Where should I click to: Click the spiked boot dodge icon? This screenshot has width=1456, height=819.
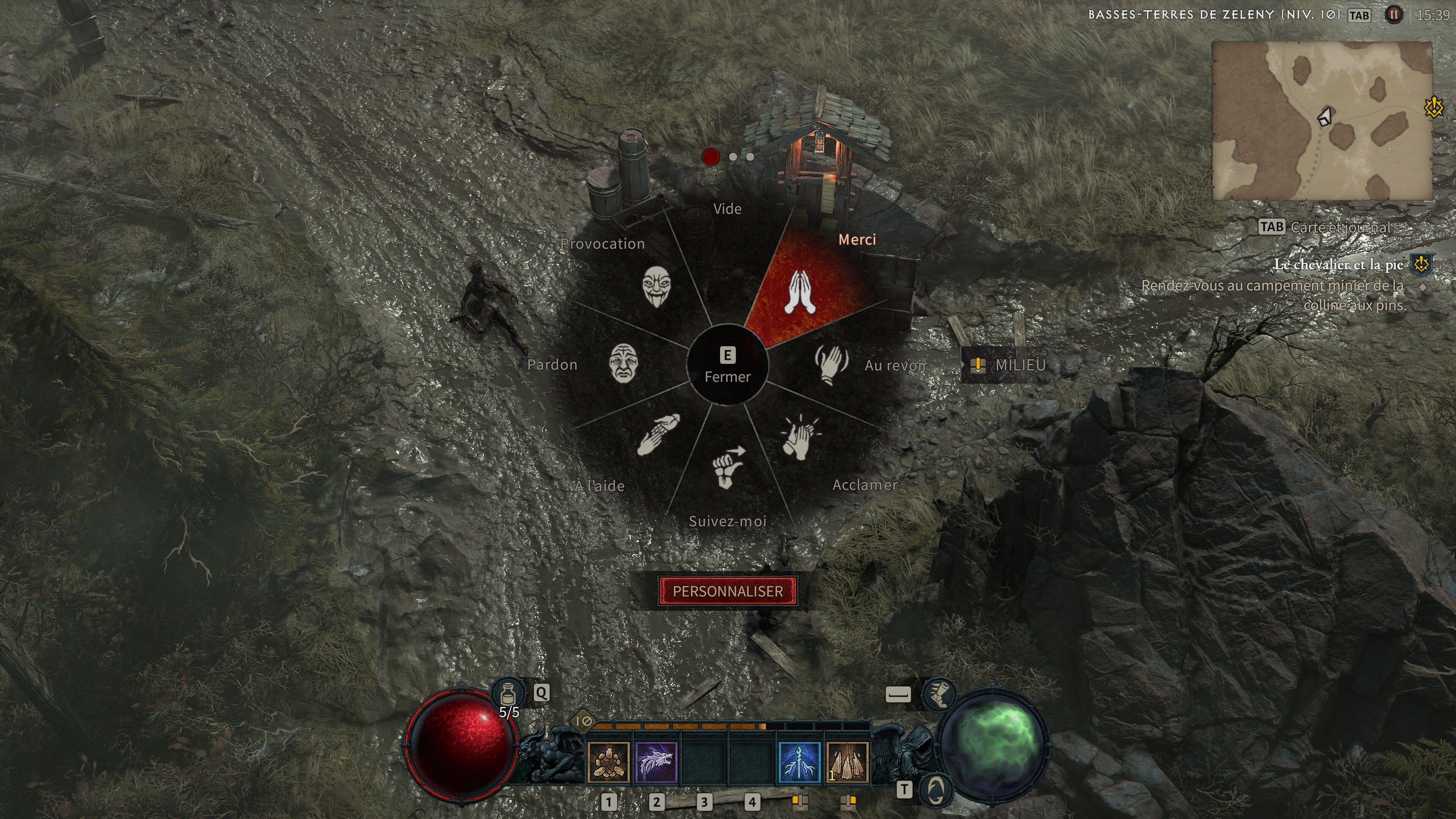coord(939,694)
